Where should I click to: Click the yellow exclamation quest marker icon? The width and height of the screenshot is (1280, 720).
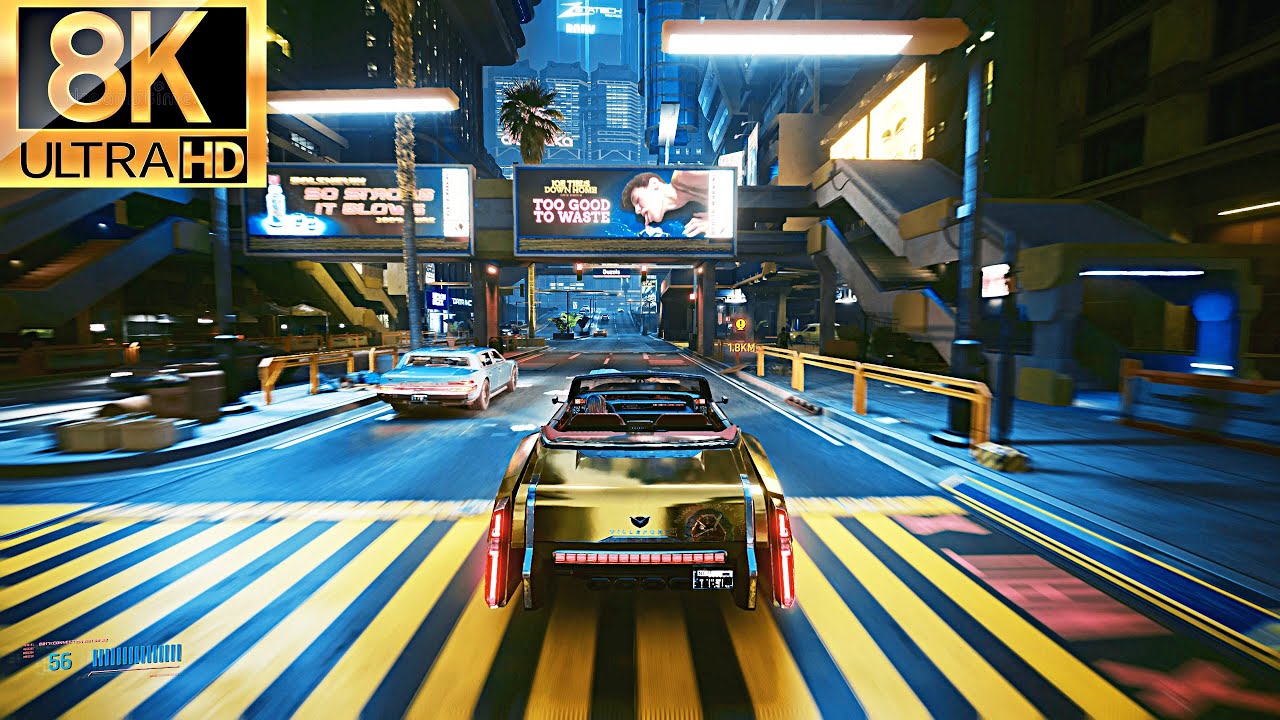point(740,323)
